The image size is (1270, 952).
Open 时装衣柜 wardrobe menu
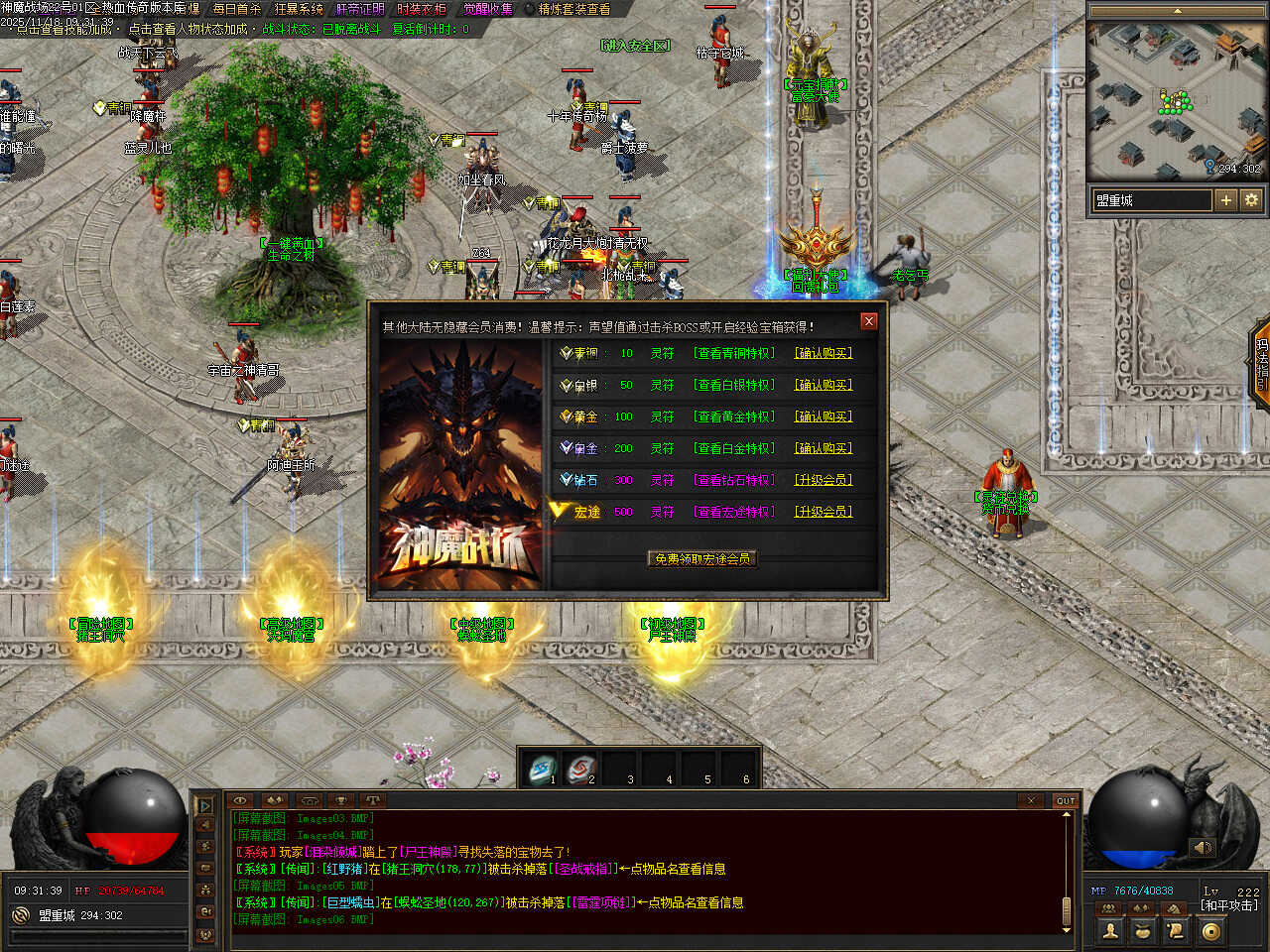coord(421,9)
